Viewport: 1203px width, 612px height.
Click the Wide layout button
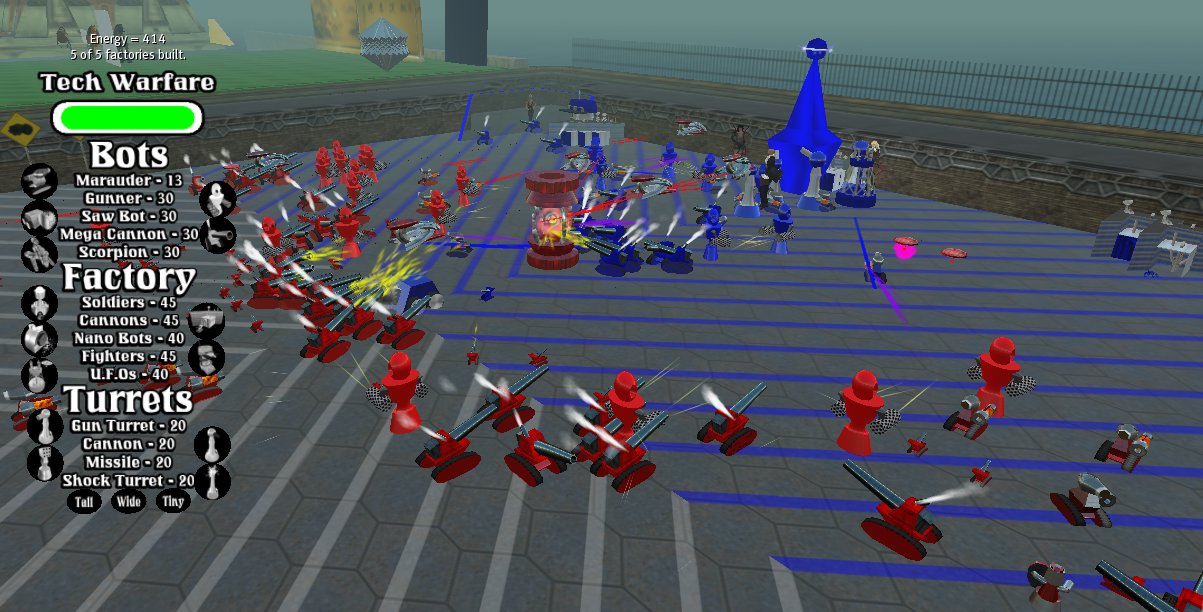[128, 502]
